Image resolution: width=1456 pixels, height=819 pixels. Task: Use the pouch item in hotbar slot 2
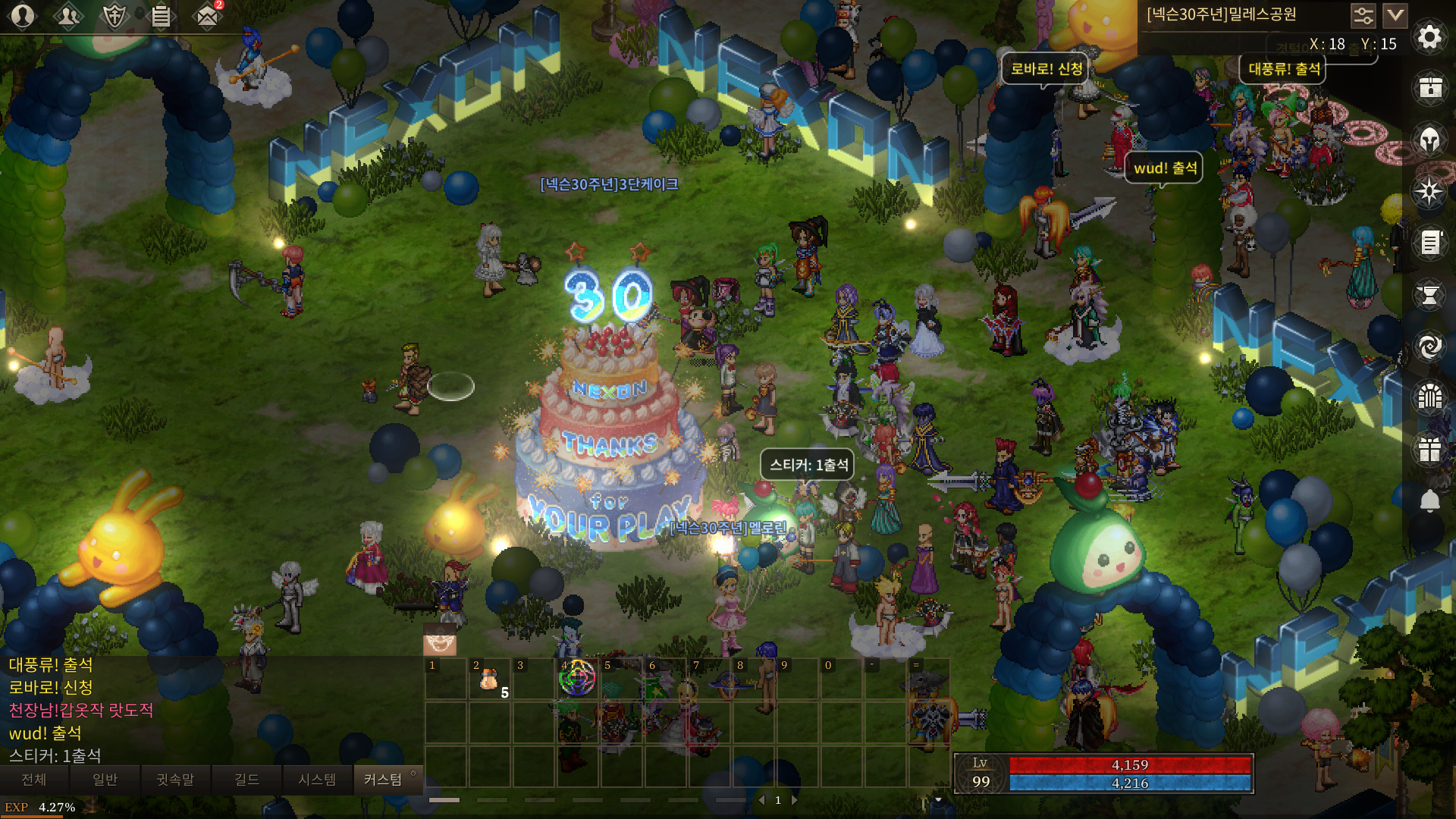pos(489,679)
